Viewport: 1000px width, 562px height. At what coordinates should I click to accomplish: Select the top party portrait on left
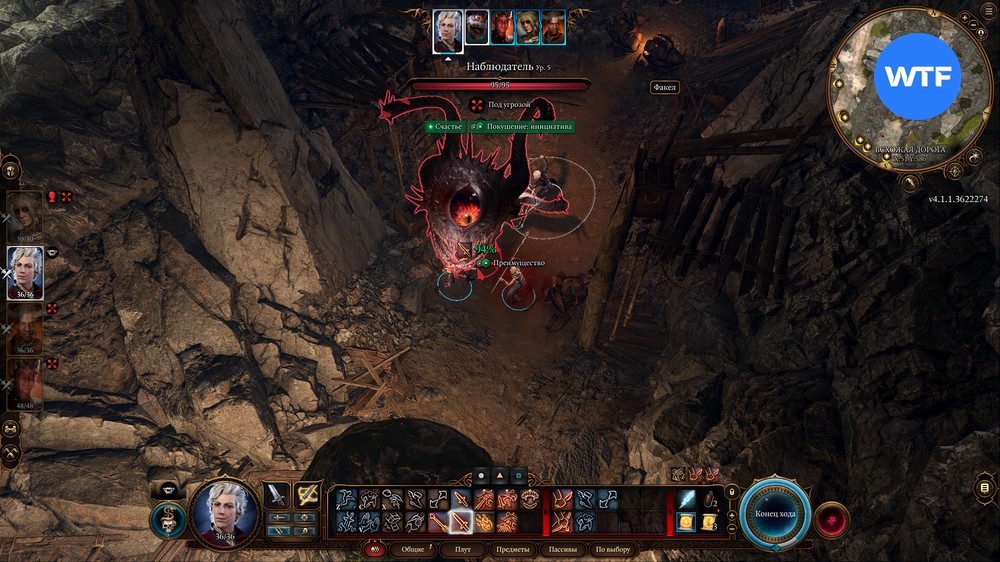pyautogui.click(x=25, y=214)
